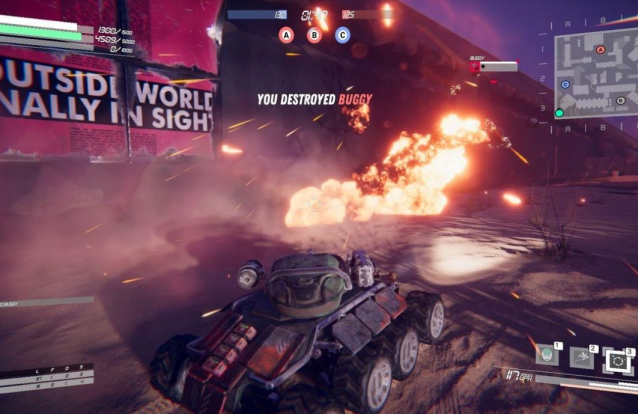Select ability slot 1 with the mask icon
The height and width of the screenshot is (414, 638).
[x=547, y=354]
